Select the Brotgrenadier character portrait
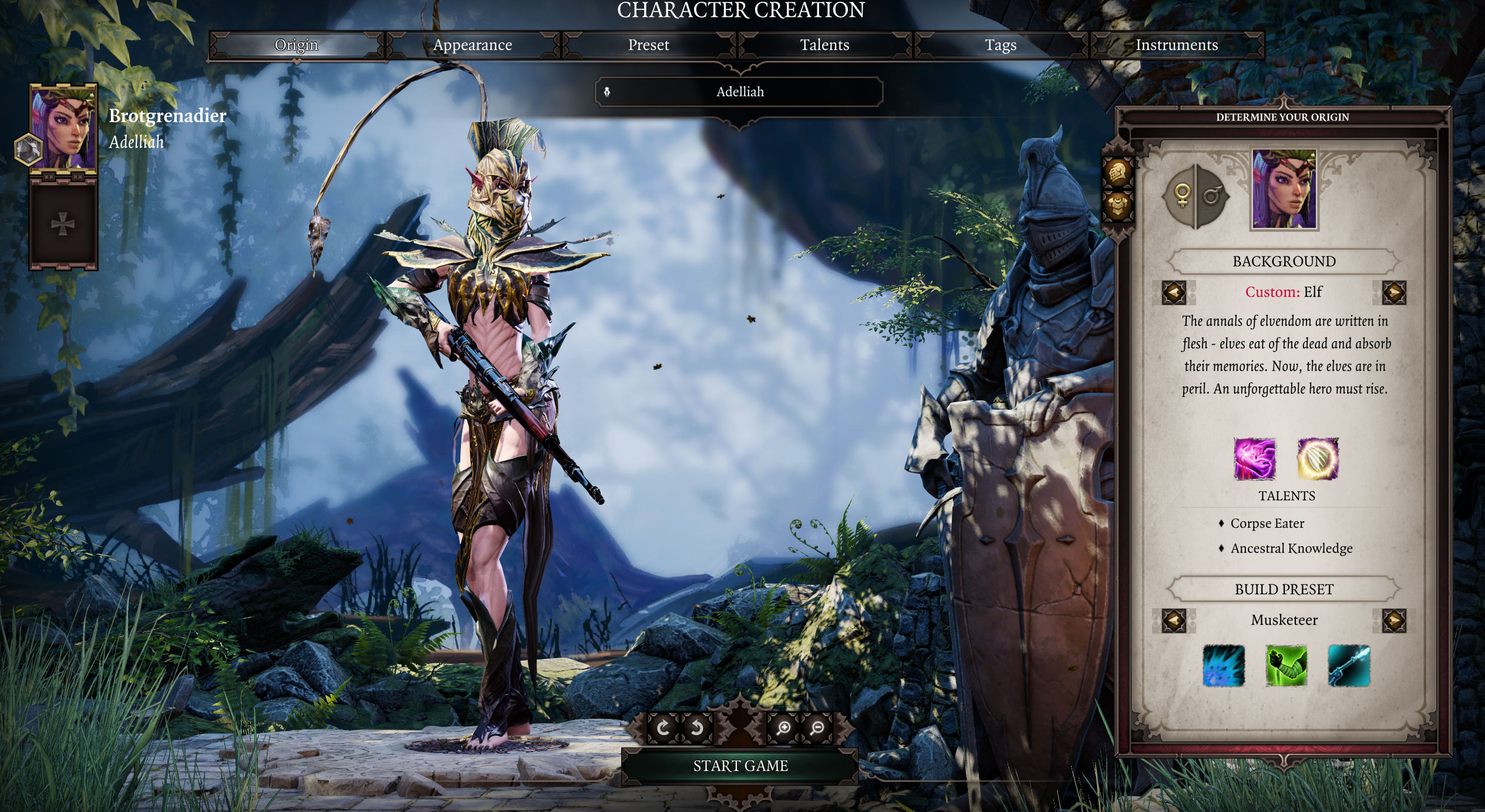The height and width of the screenshot is (812, 1485). tap(63, 129)
